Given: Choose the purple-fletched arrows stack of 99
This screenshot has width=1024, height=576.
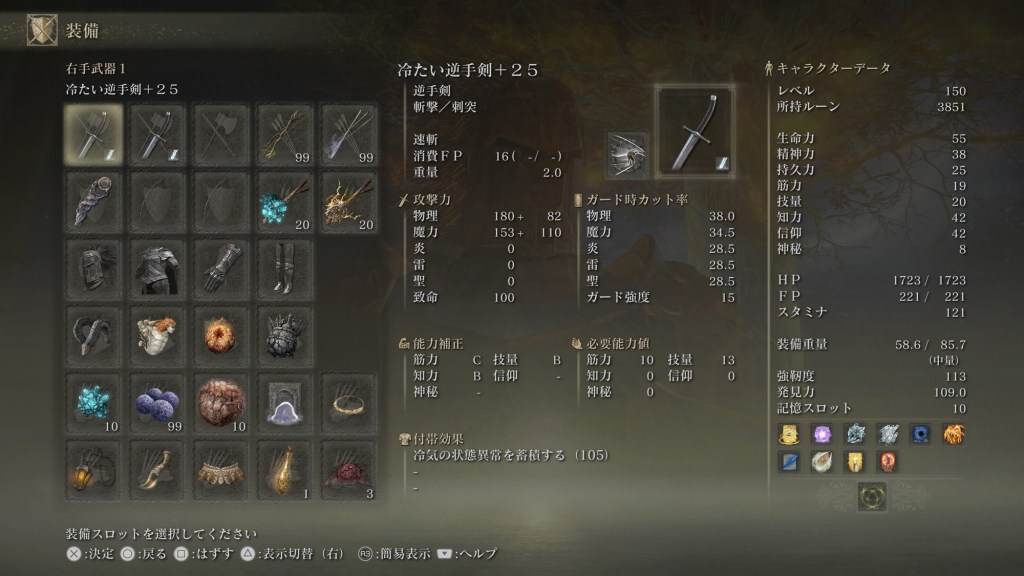Looking at the screenshot, I should pyautogui.click(x=349, y=135).
